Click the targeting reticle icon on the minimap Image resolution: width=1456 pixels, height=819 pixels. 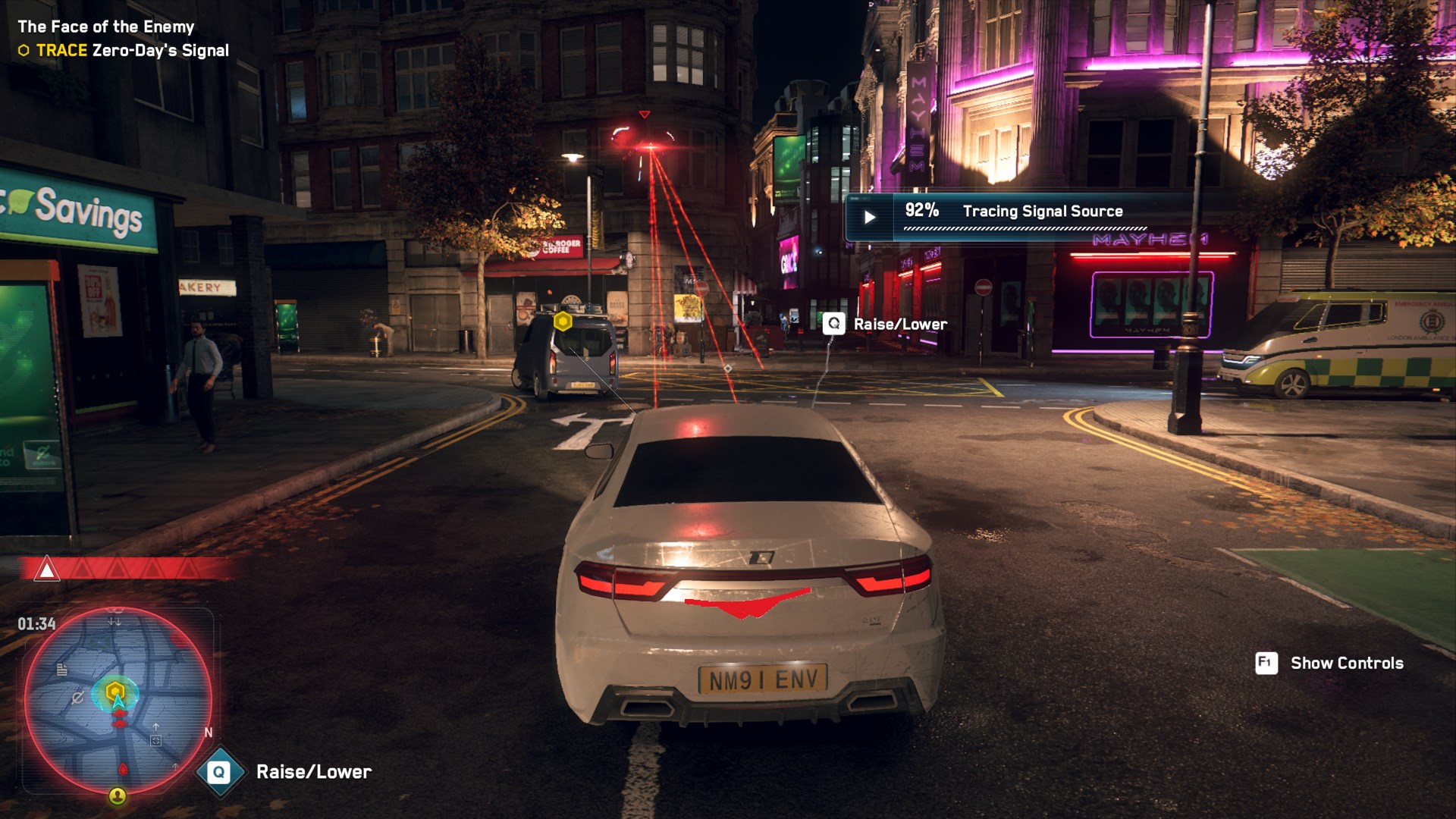155,739
